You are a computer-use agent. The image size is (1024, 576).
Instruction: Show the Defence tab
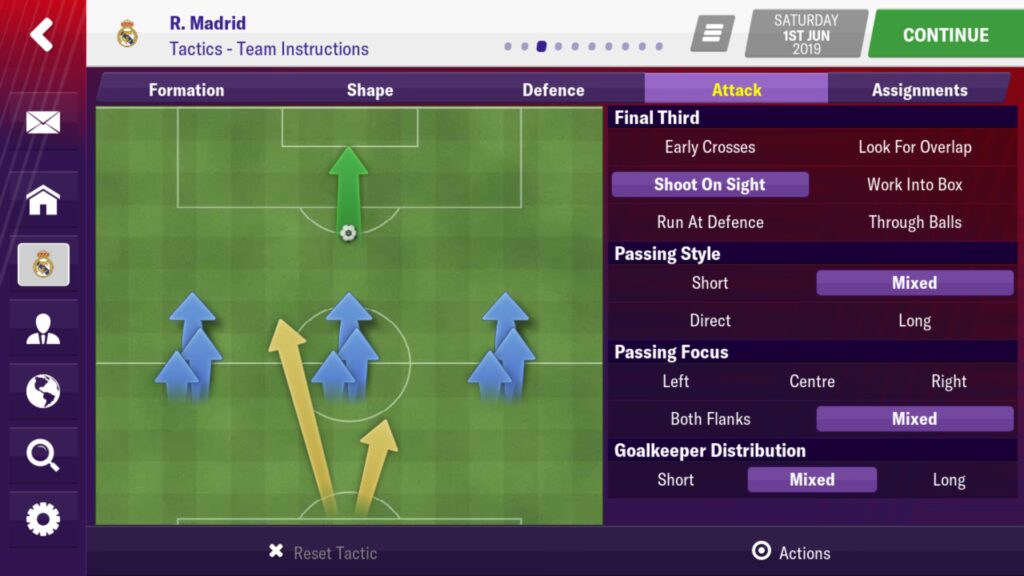553,90
